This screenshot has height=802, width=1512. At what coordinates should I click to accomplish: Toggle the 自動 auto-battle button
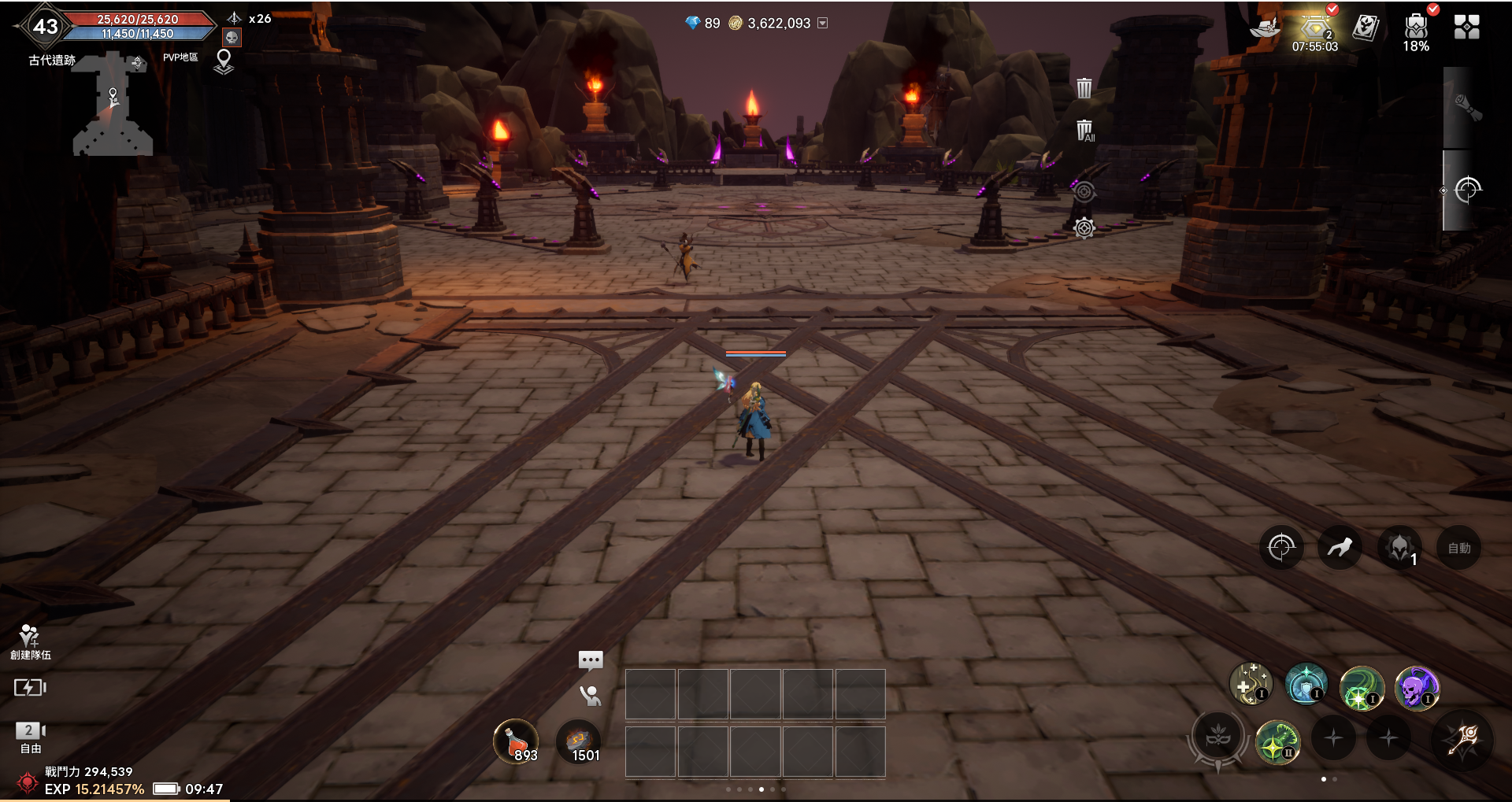click(1458, 548)
